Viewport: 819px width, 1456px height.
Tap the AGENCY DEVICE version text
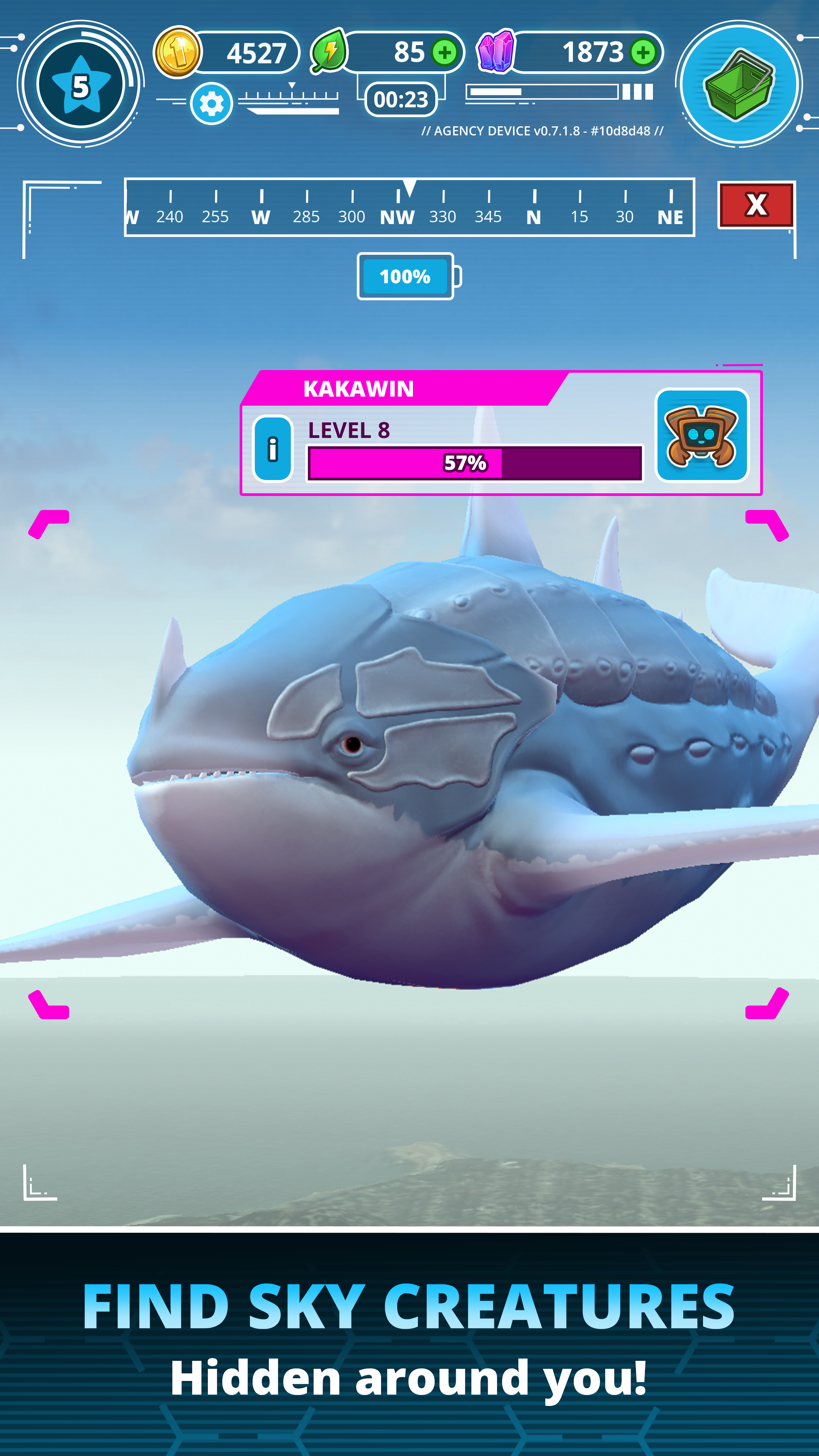click(x=541, y=130)
